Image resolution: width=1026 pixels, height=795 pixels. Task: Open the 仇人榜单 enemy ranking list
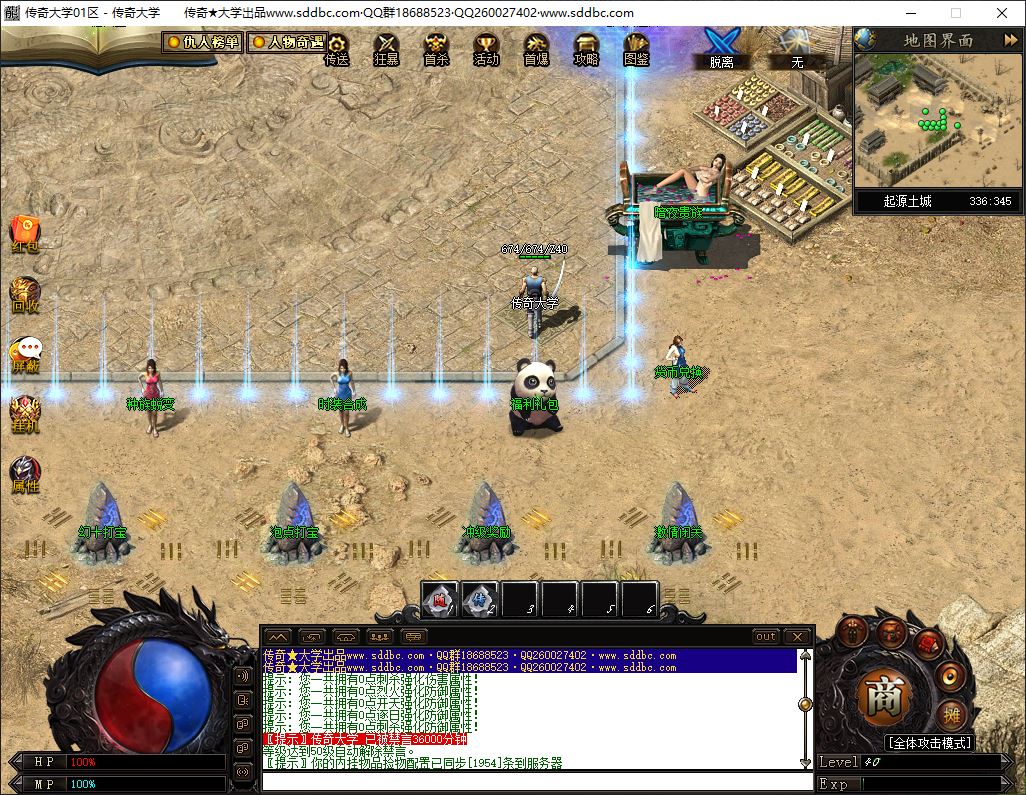[x=203, y=43]
